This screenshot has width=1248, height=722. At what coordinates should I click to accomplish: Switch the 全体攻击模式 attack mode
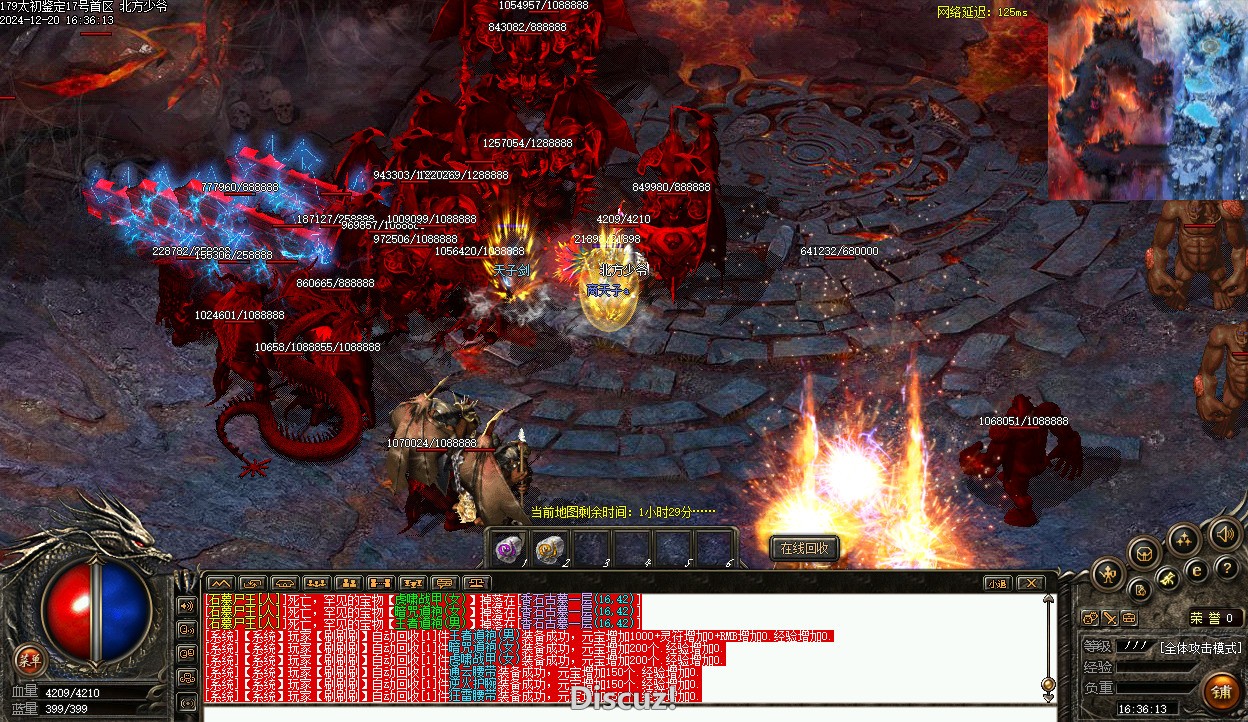(1200, 647)
